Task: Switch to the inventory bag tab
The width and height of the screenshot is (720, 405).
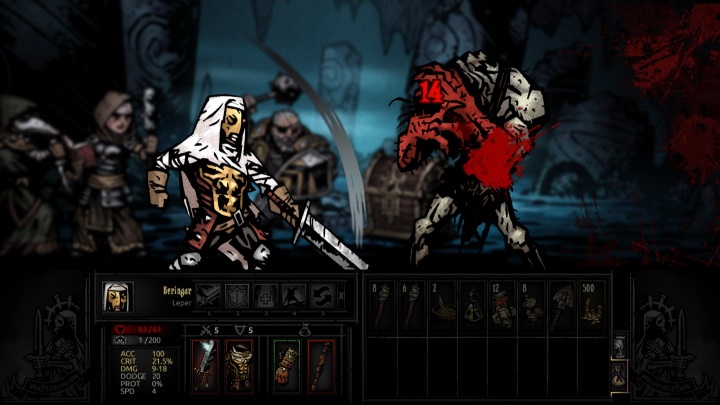Action: click(x=619, y=373)
